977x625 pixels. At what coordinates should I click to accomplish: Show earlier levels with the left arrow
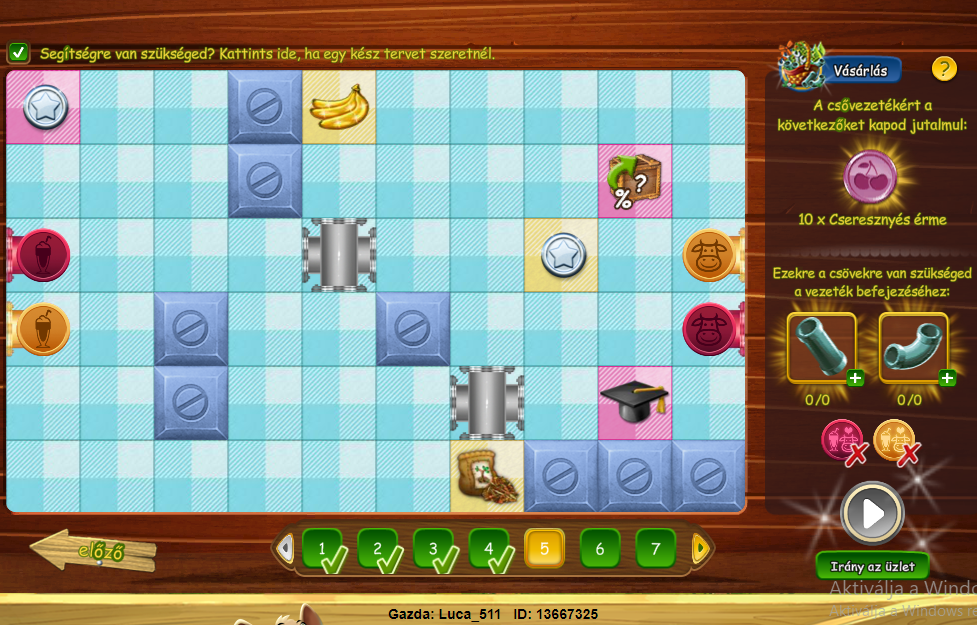285,548
